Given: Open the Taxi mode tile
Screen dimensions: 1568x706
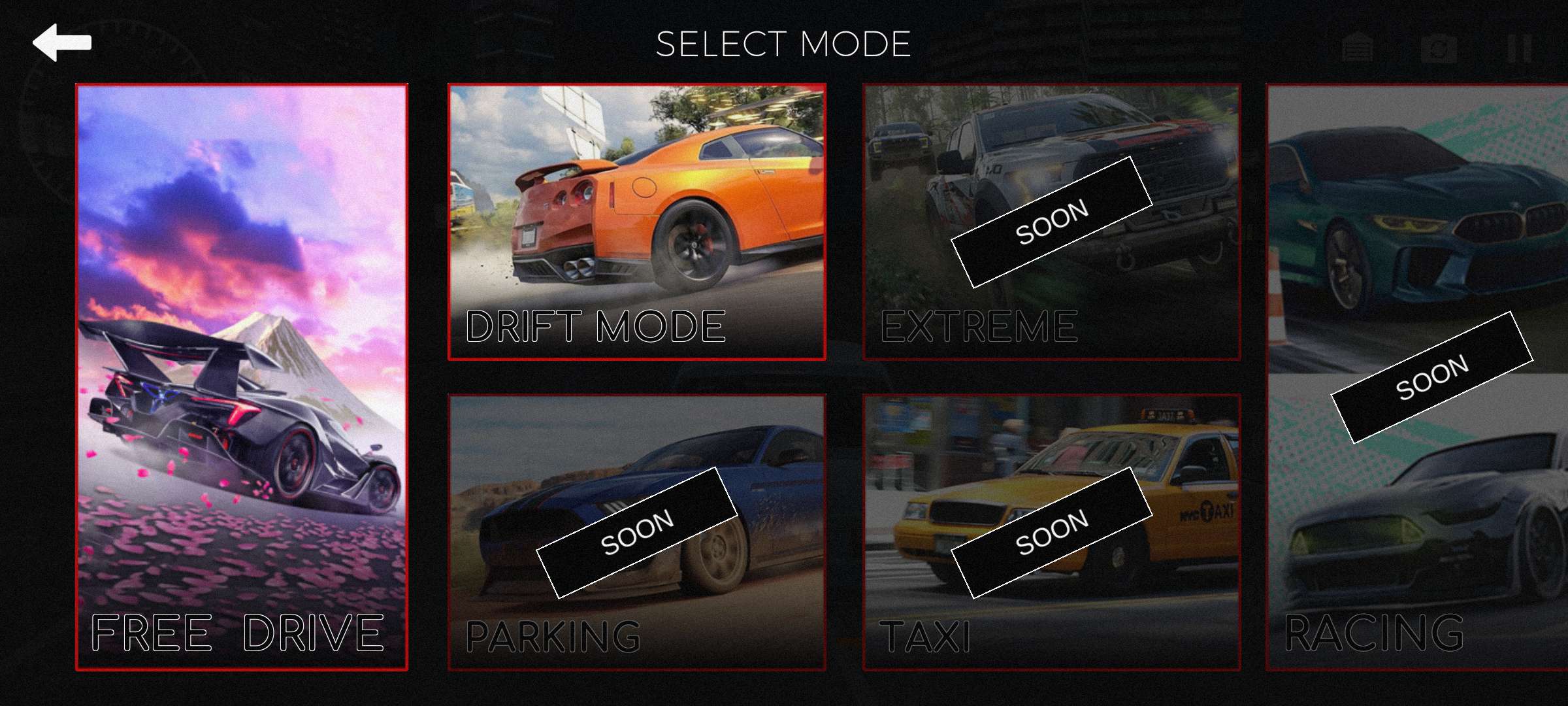Looking at the screenshot, I should click(x=1051, y=532).
